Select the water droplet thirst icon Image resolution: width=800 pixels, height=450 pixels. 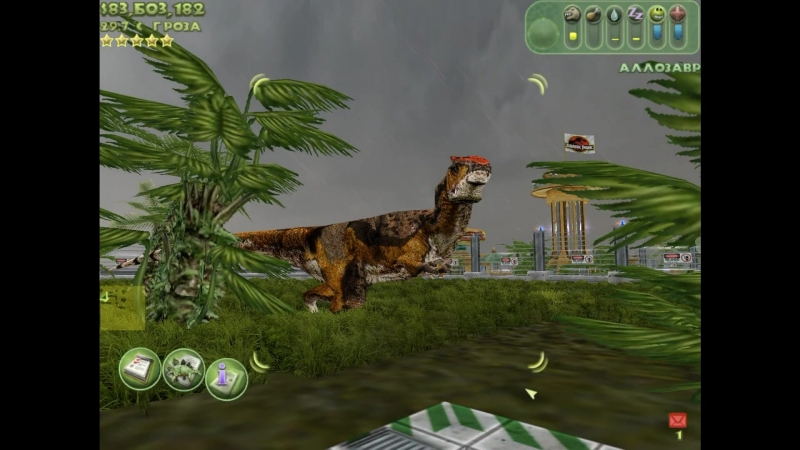pos(614,14)
